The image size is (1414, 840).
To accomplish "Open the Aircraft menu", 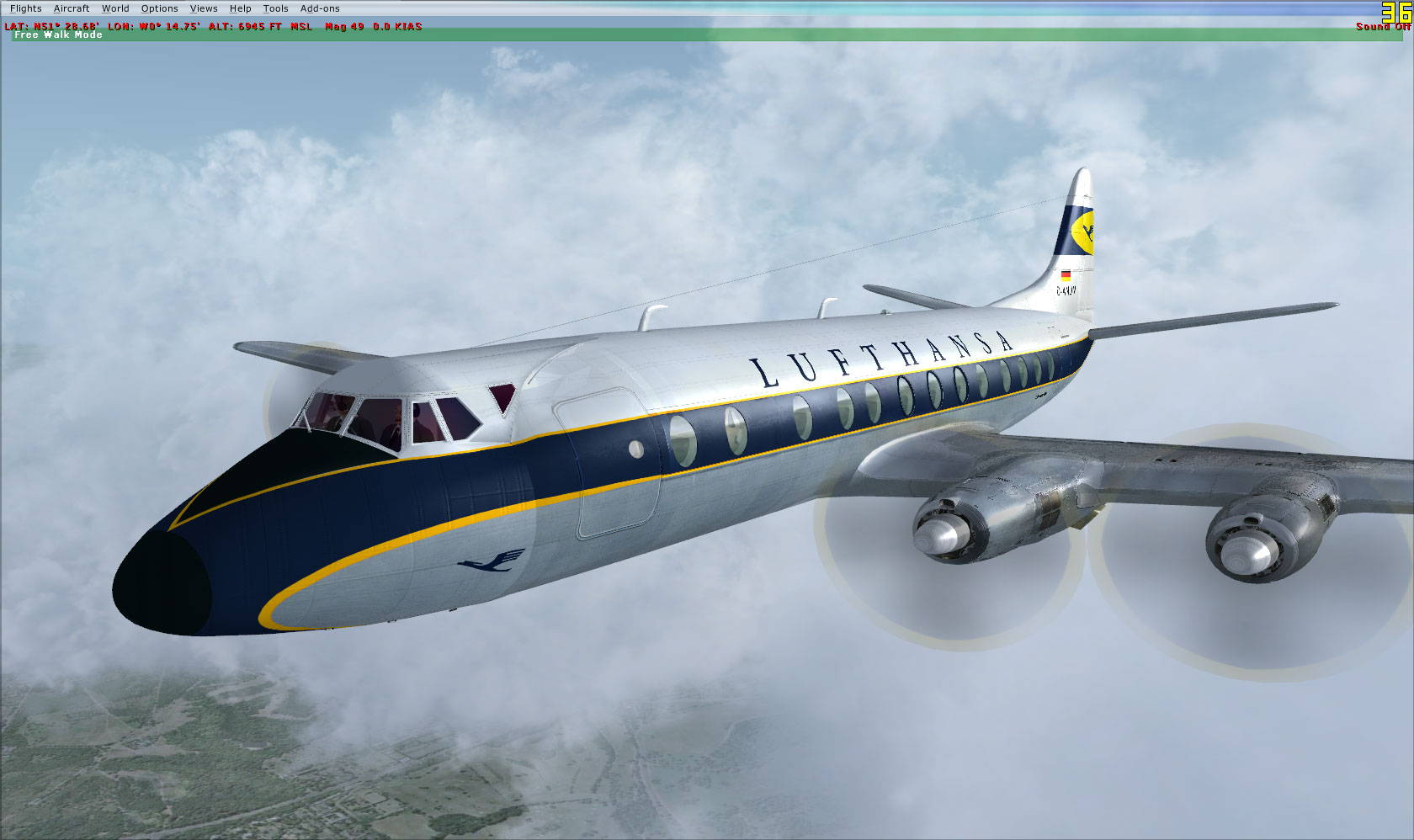I will (x=71, y=8).
